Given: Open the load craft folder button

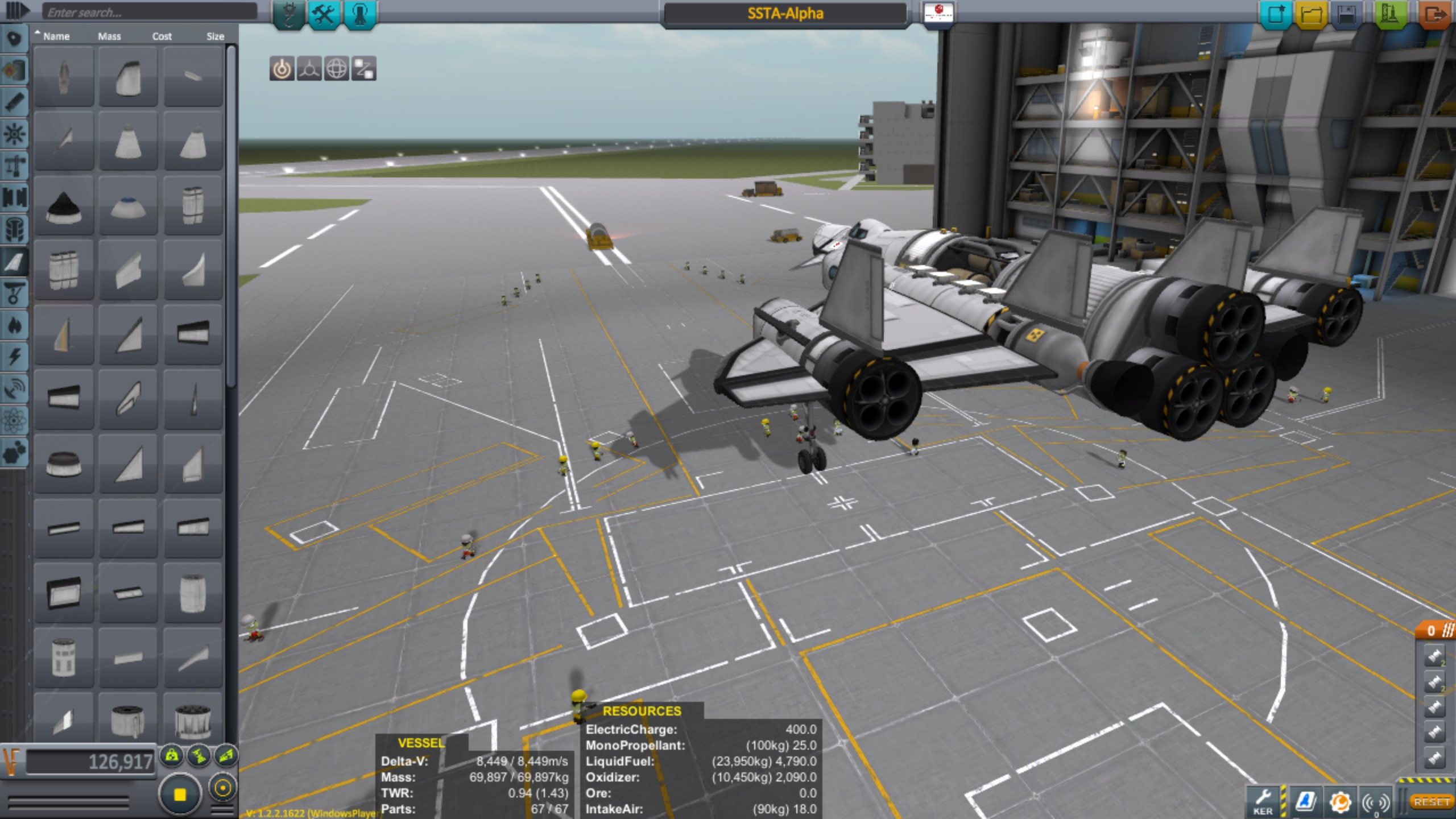Looking at the screenshot, I should [x=1311, y=14].
